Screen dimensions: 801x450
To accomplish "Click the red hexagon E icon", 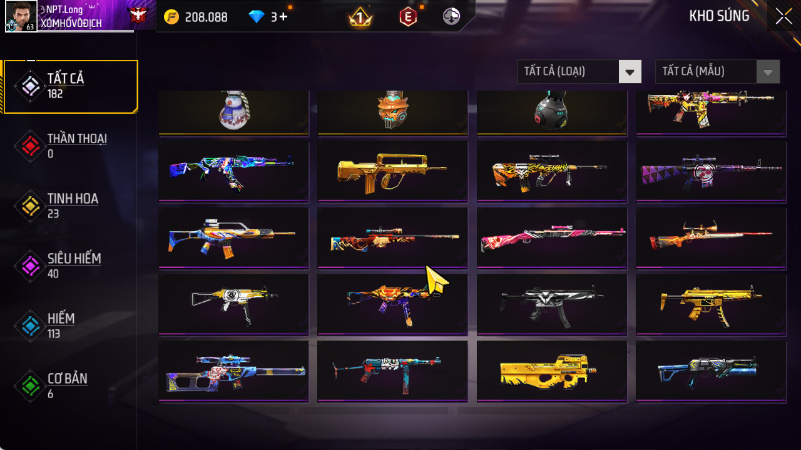I will [x=407, y=17].
